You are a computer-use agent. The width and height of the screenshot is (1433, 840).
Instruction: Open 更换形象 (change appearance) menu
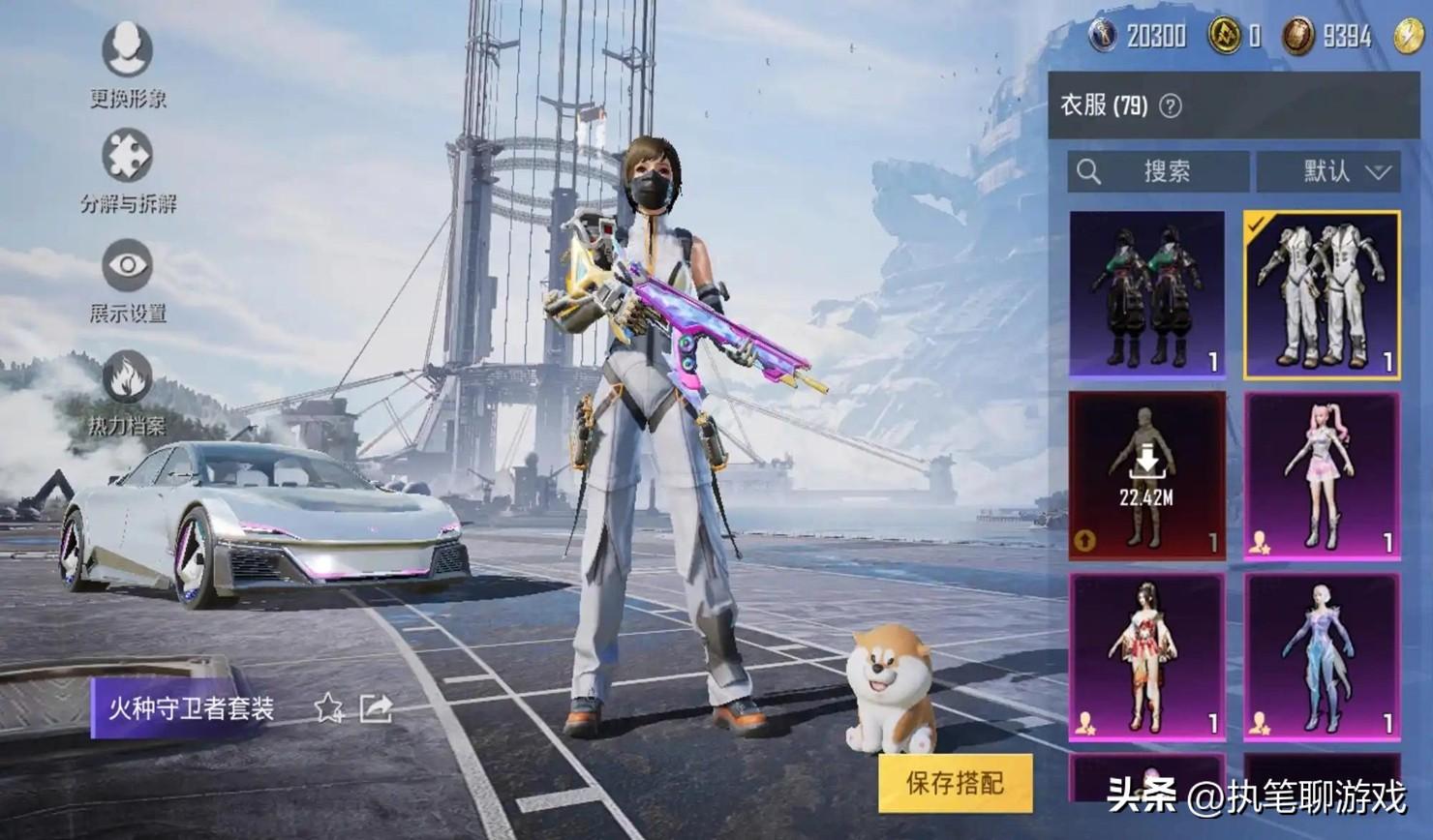127,51
